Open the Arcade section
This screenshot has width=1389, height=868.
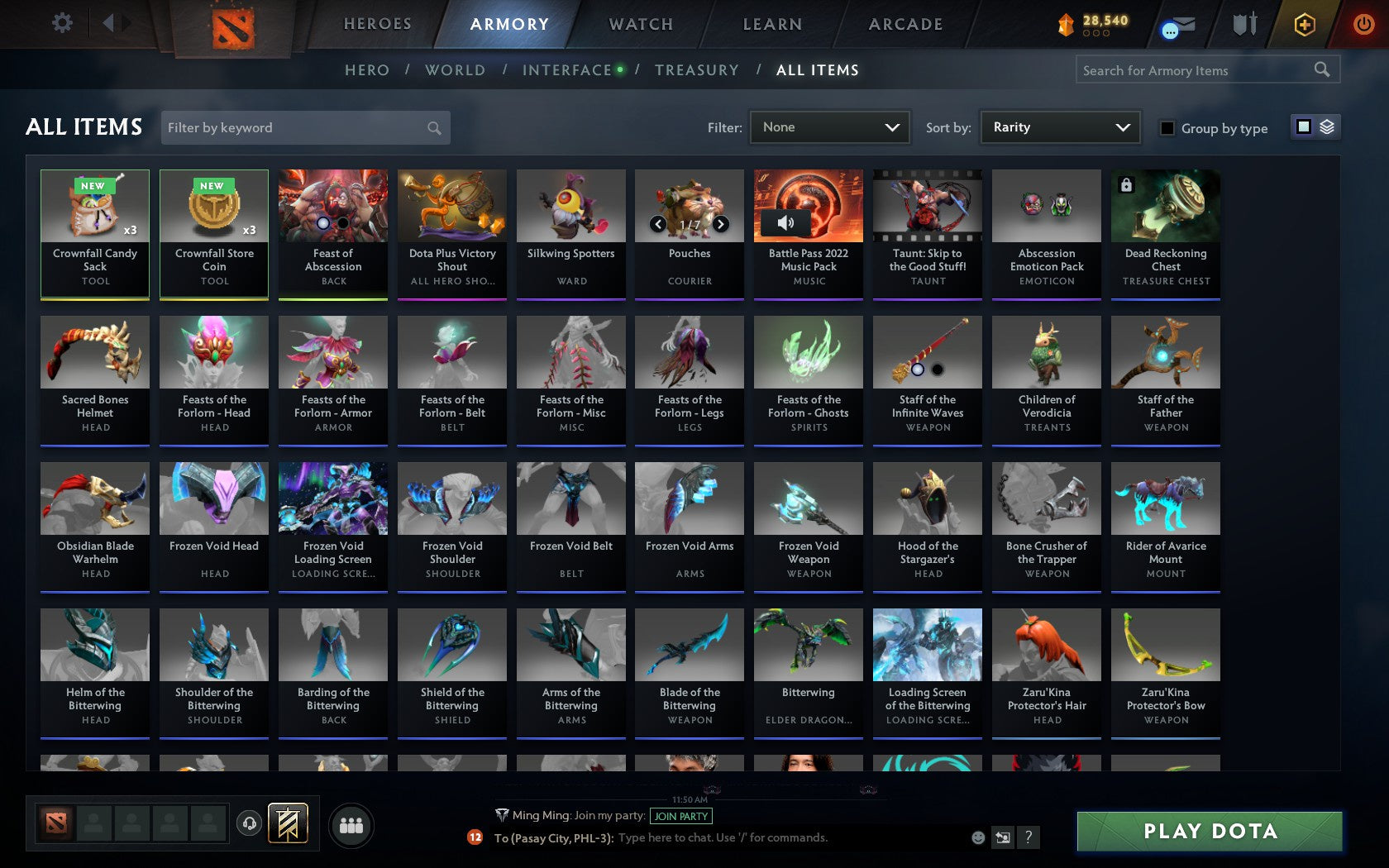tap(904, 24)
